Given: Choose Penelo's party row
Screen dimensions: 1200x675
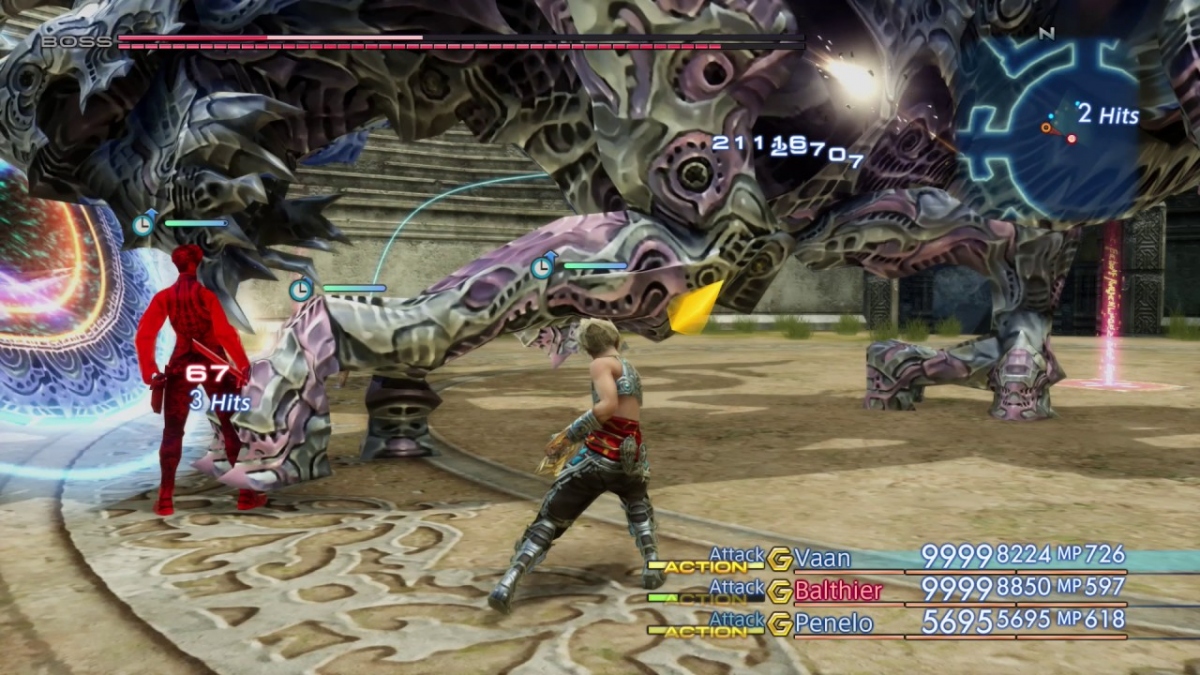Looking at the screenshot, I should tap(833, 624).
